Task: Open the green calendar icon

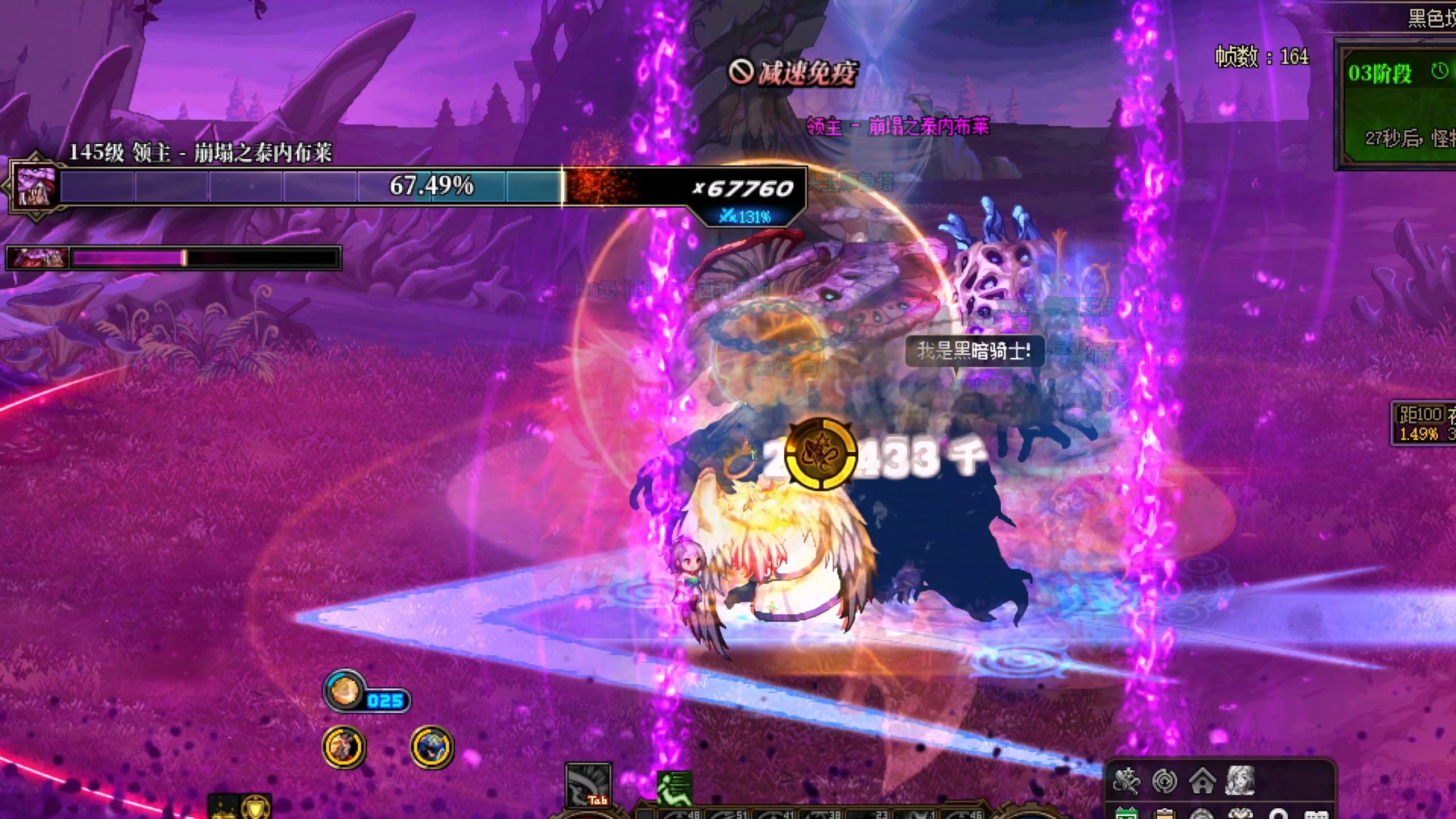Action: click(1126, 813)
